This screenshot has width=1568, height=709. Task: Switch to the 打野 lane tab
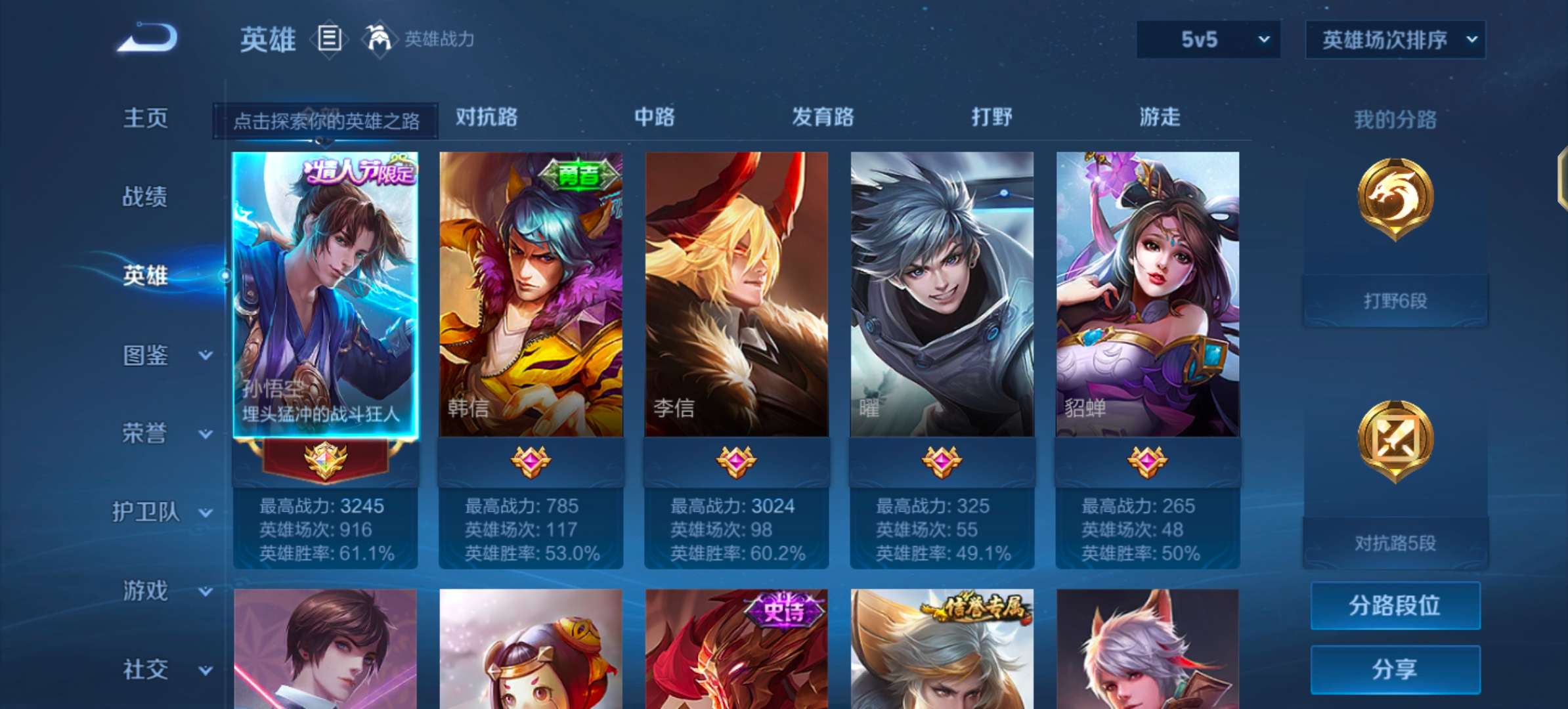pos(993,118)
